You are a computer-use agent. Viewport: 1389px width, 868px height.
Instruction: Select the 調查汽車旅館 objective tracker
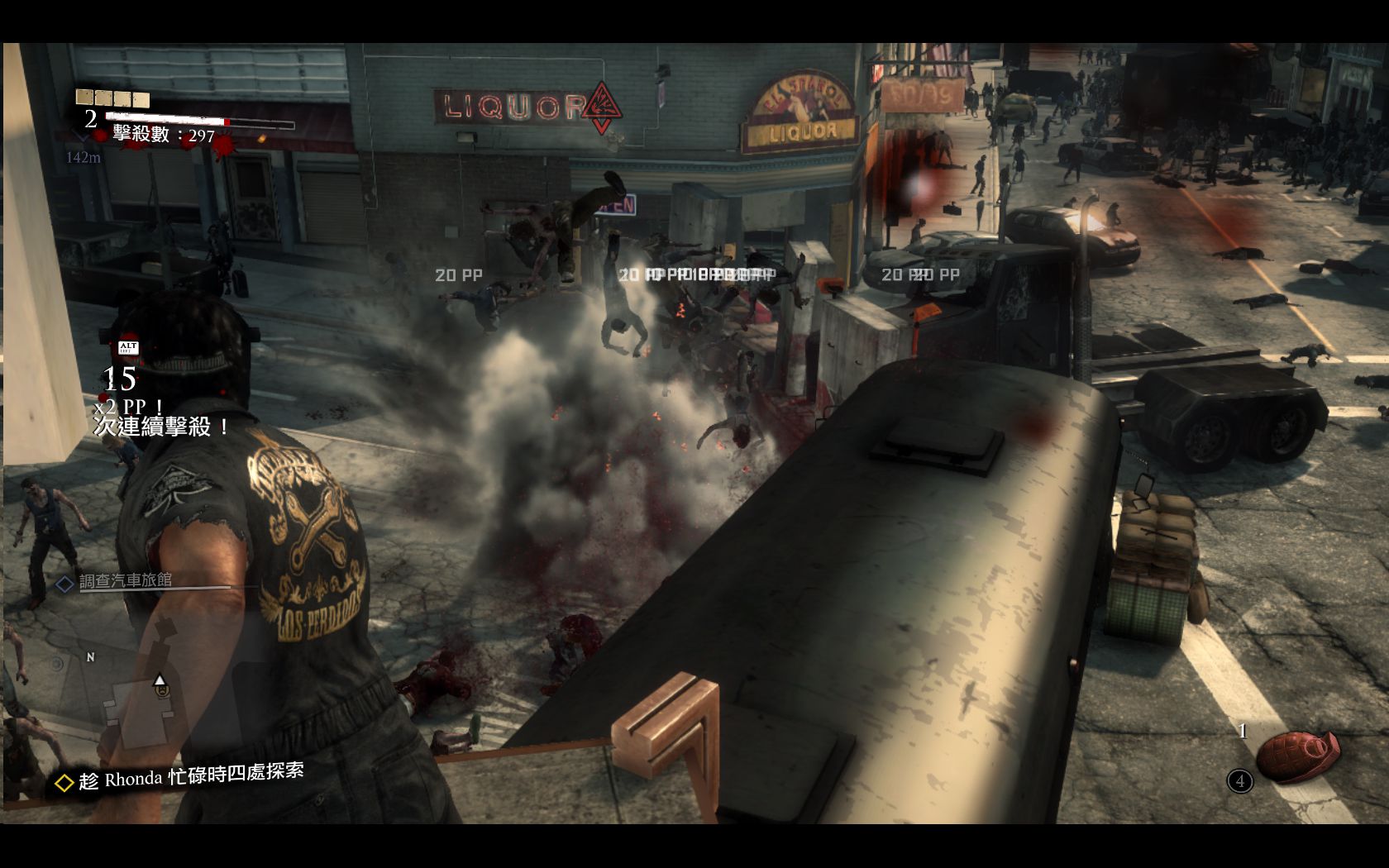coord(125,581)
